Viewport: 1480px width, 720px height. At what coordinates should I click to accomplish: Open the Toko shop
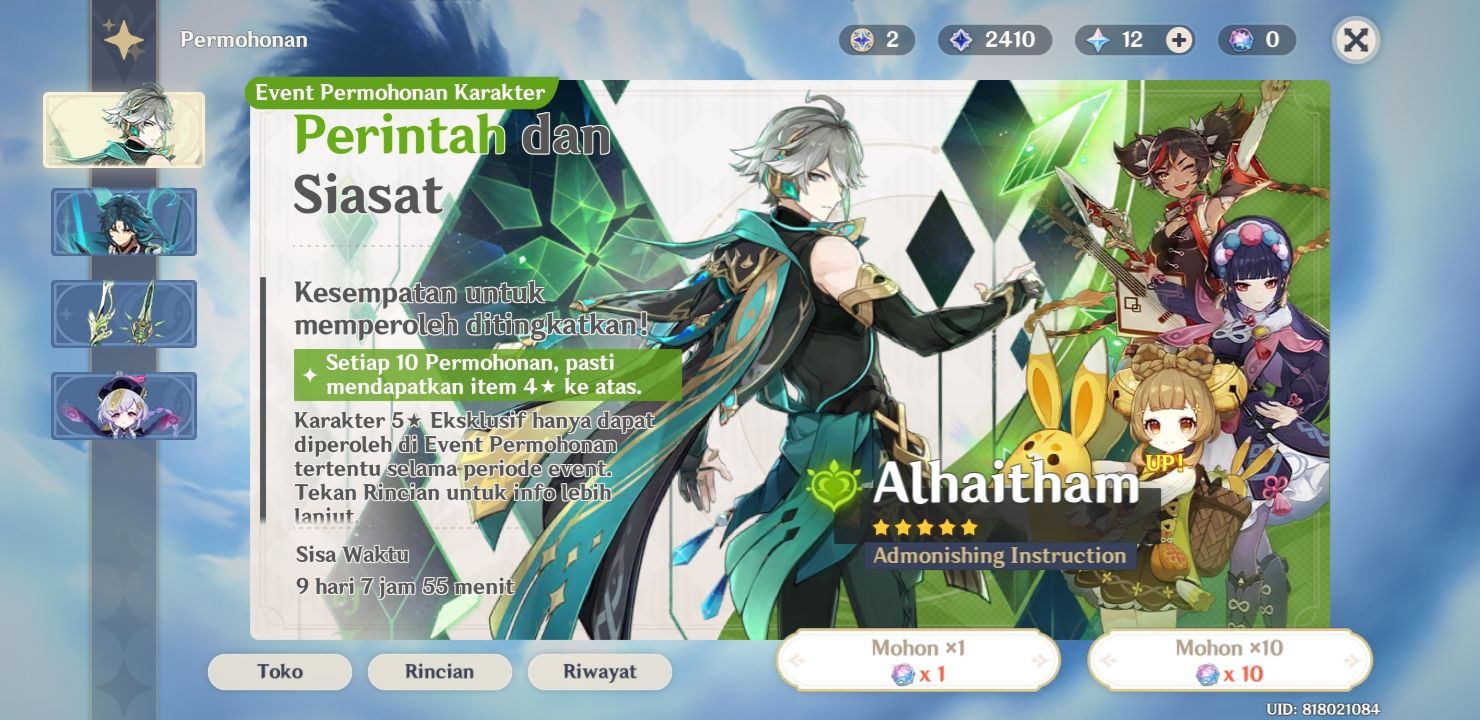[x=279, y=672]
